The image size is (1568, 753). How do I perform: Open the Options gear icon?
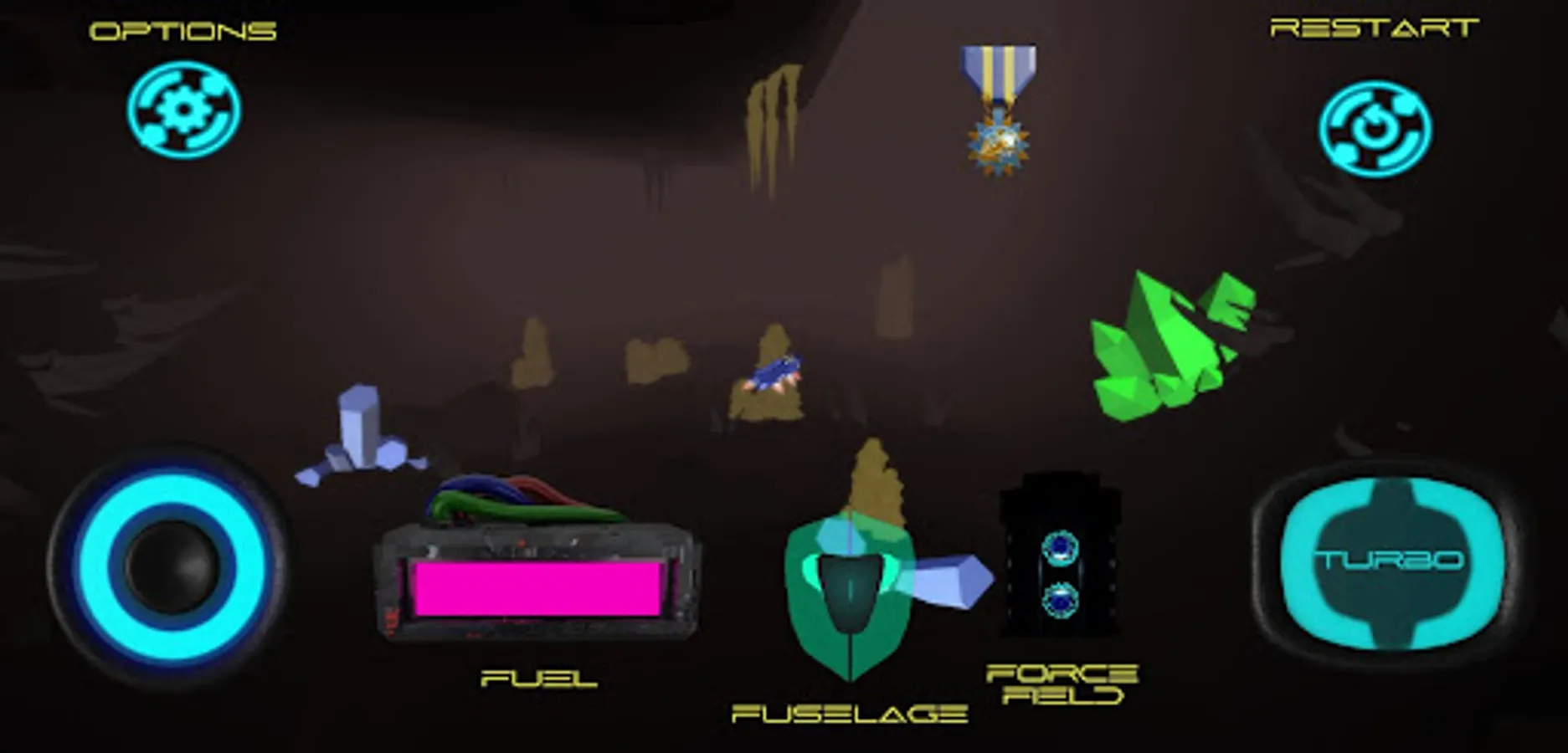[x=184, y=109]
